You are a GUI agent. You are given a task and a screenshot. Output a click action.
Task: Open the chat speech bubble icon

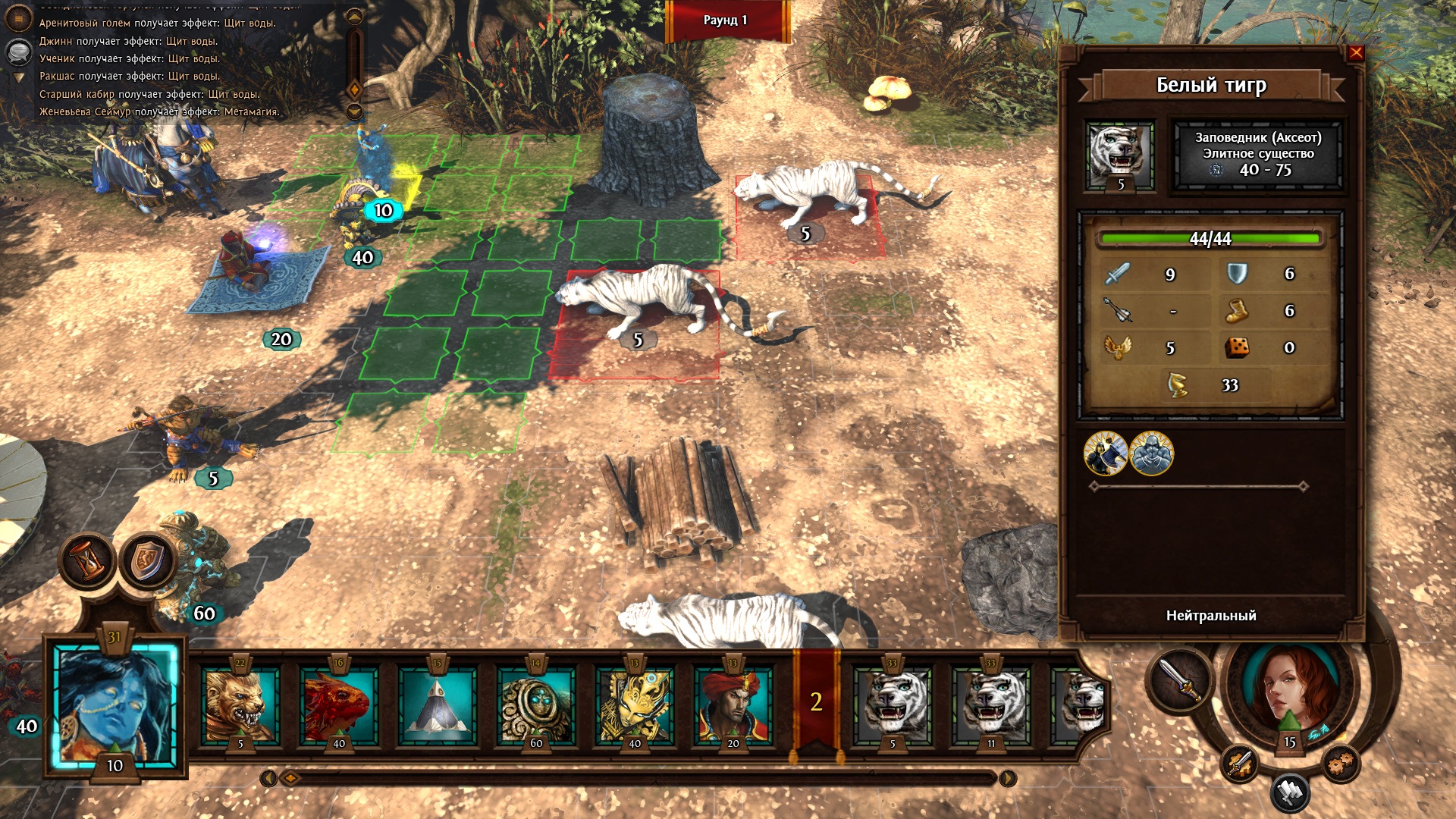(x=19, y=52)
